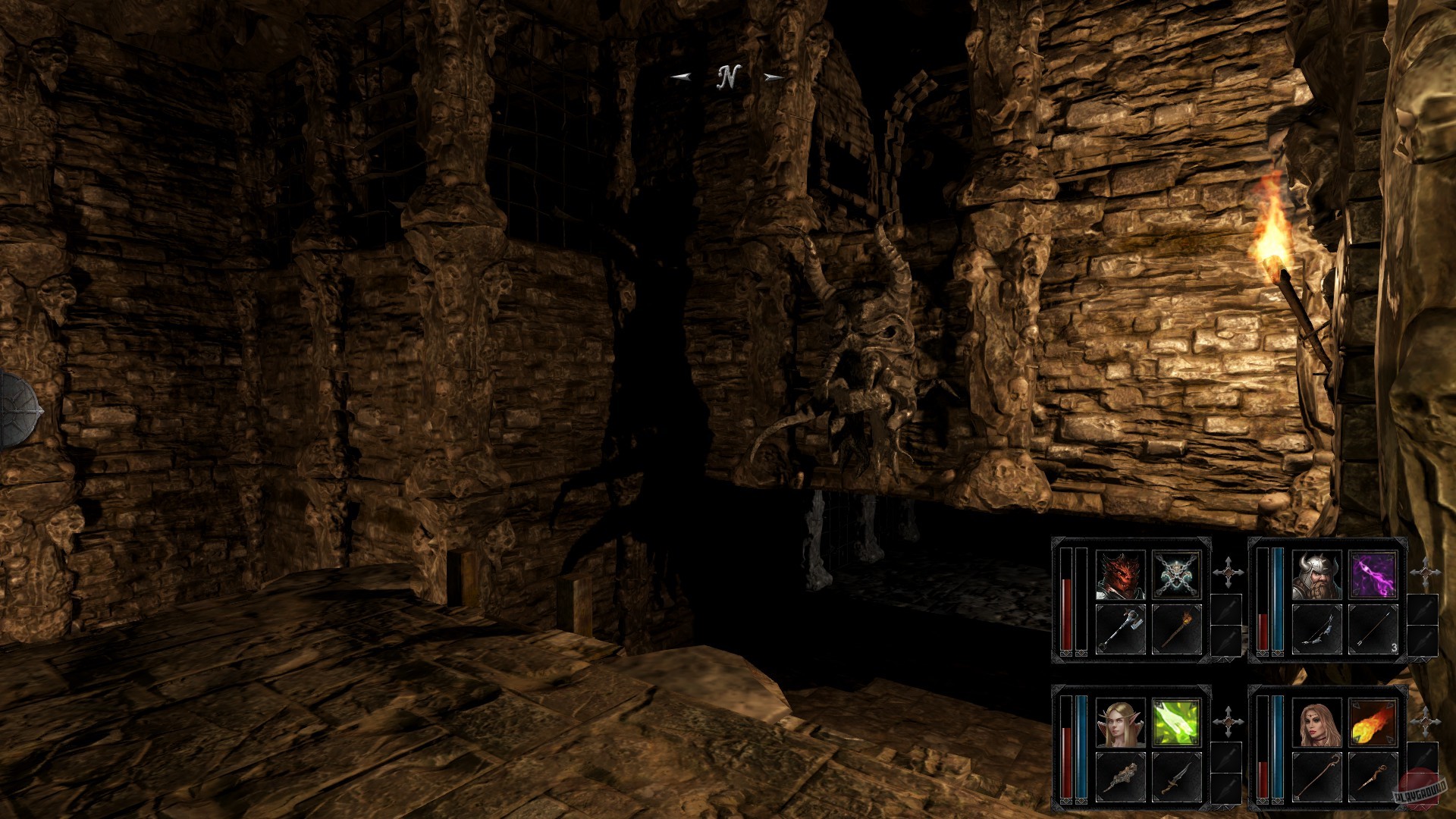Select the dragonborn character portrait
1456x819 pixels.
point(1119,573)
